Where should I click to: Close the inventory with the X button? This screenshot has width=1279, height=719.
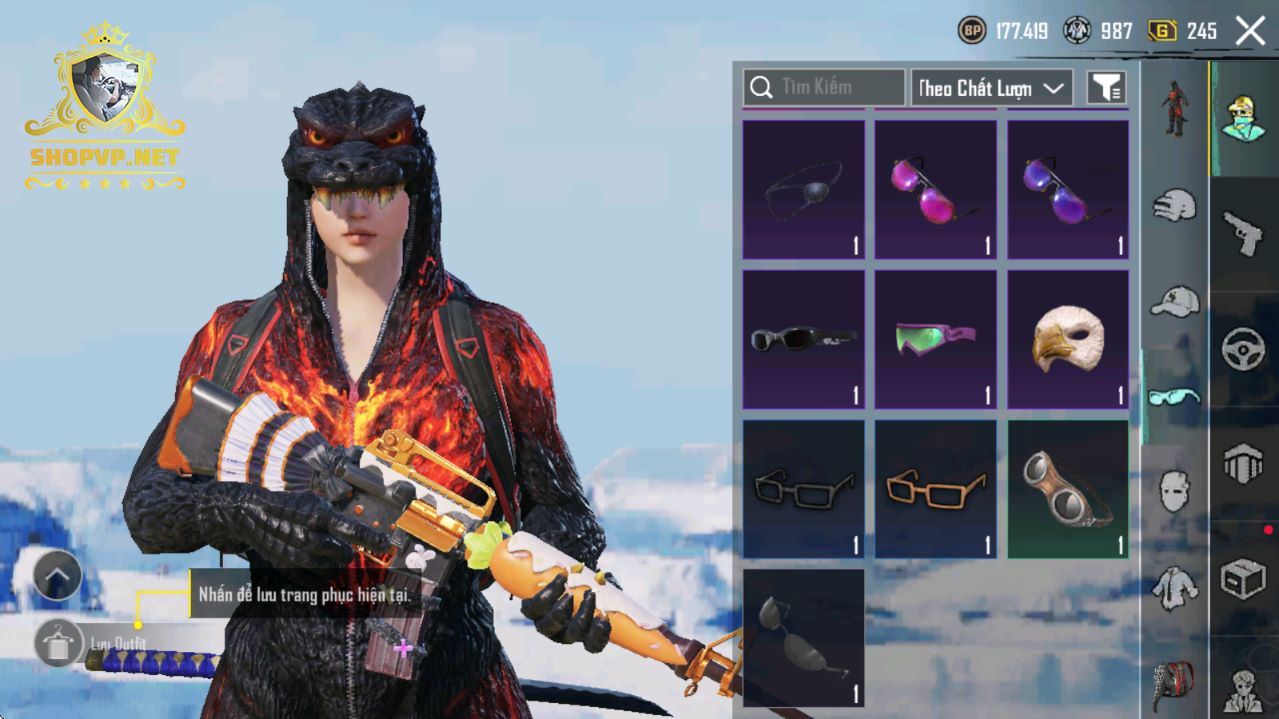tap(1250, 31)
